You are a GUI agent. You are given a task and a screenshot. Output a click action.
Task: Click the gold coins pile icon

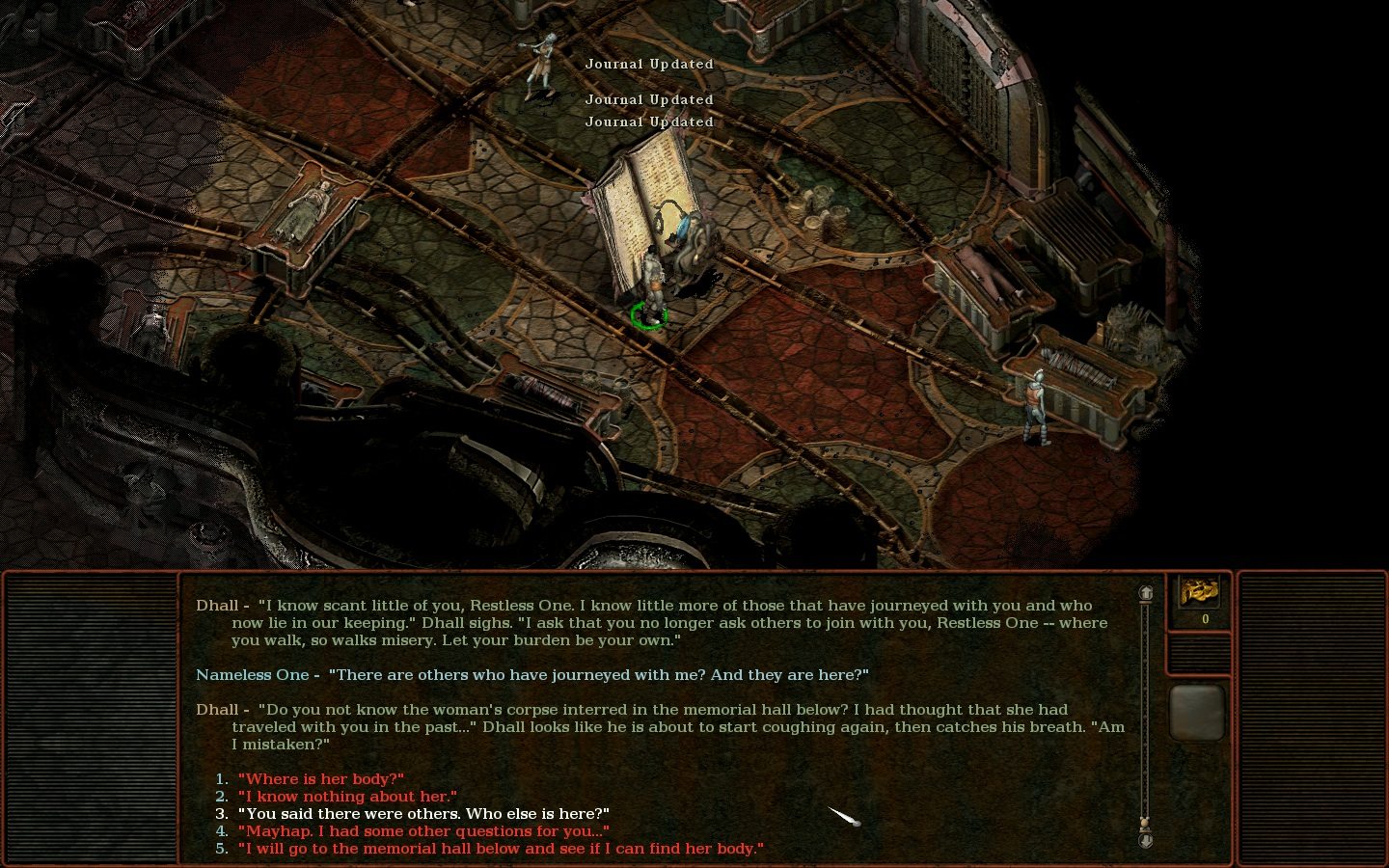pos(1198,591)
